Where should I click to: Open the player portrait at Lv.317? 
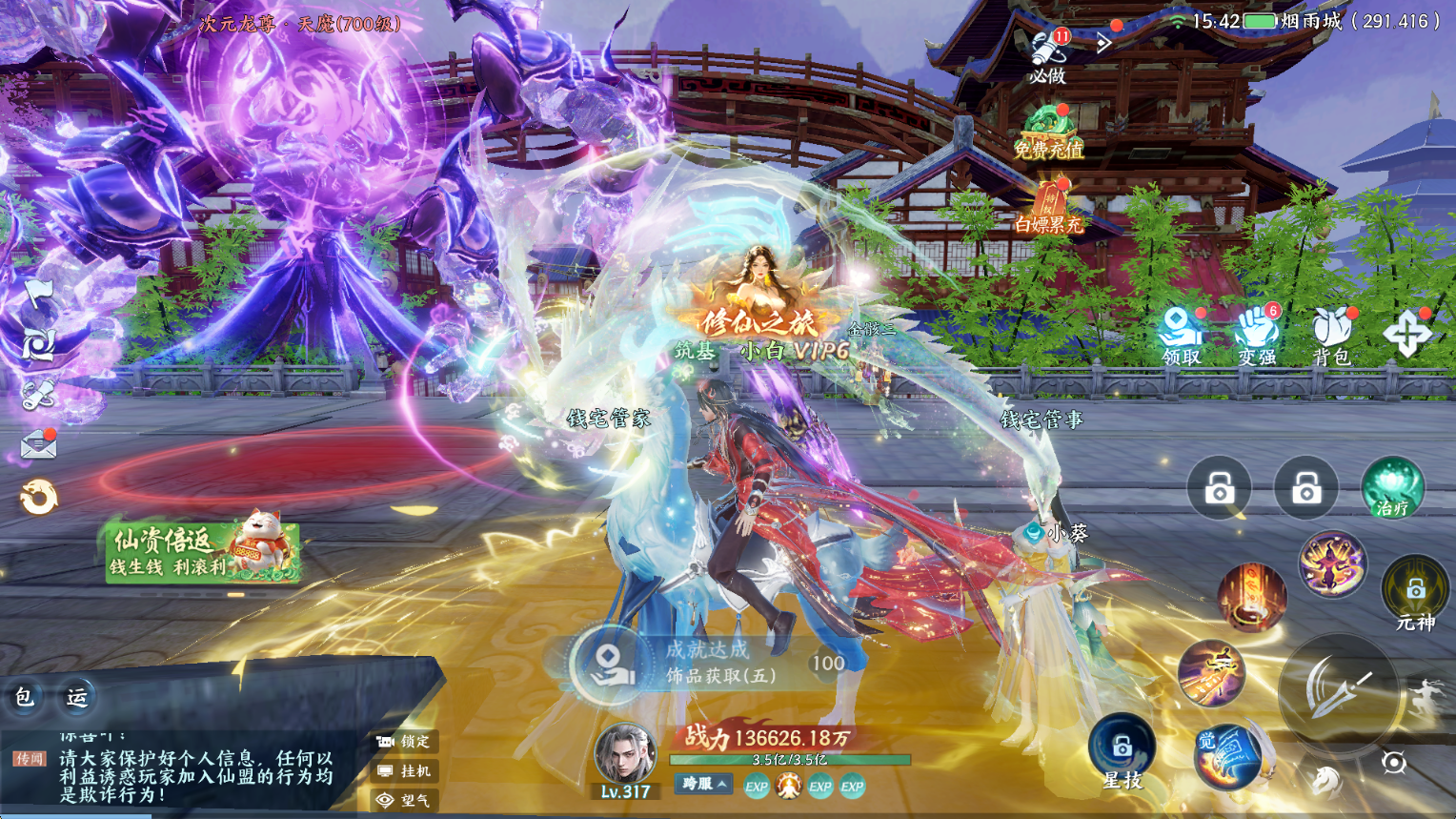click(625, 756)
